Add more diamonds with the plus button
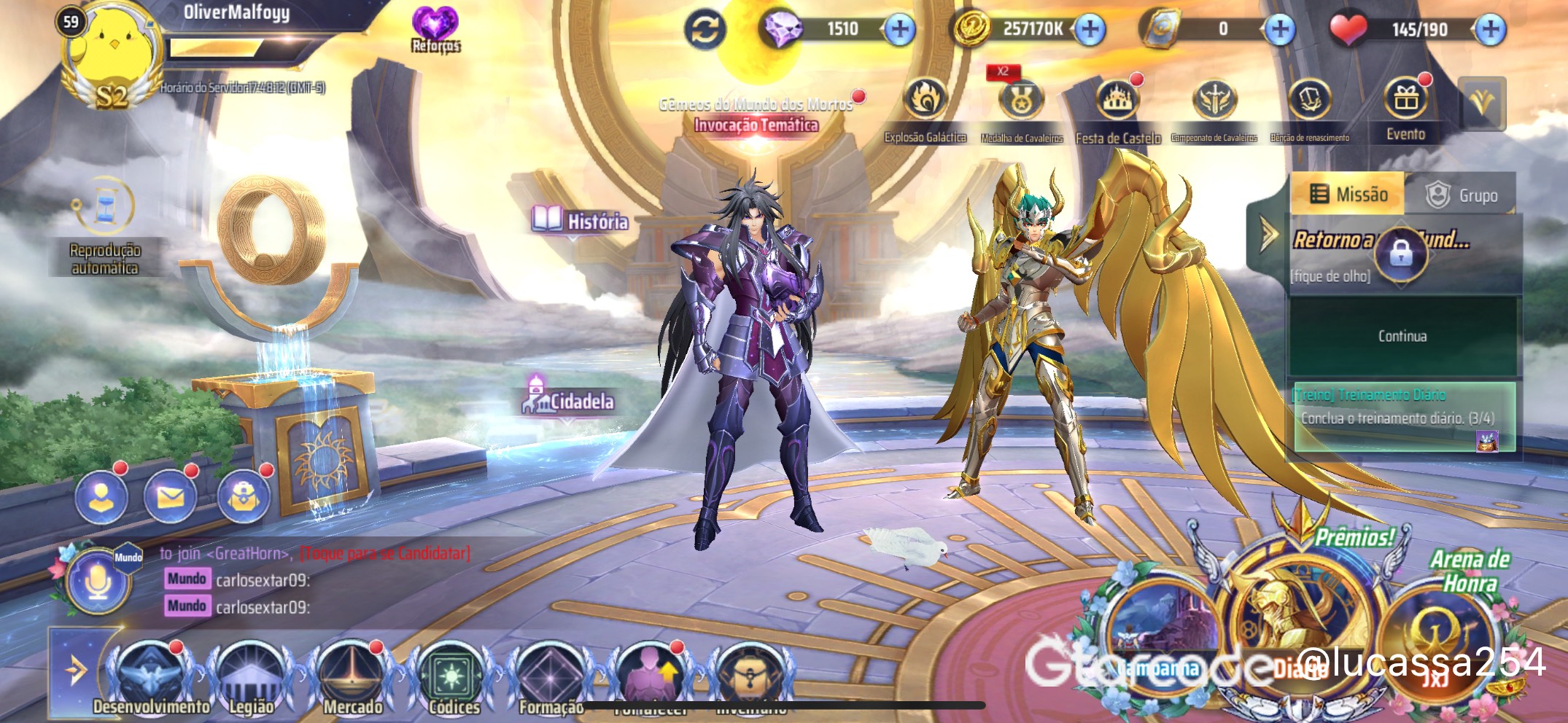This screenshot has width=1568, height=723. tap(900, 30)
